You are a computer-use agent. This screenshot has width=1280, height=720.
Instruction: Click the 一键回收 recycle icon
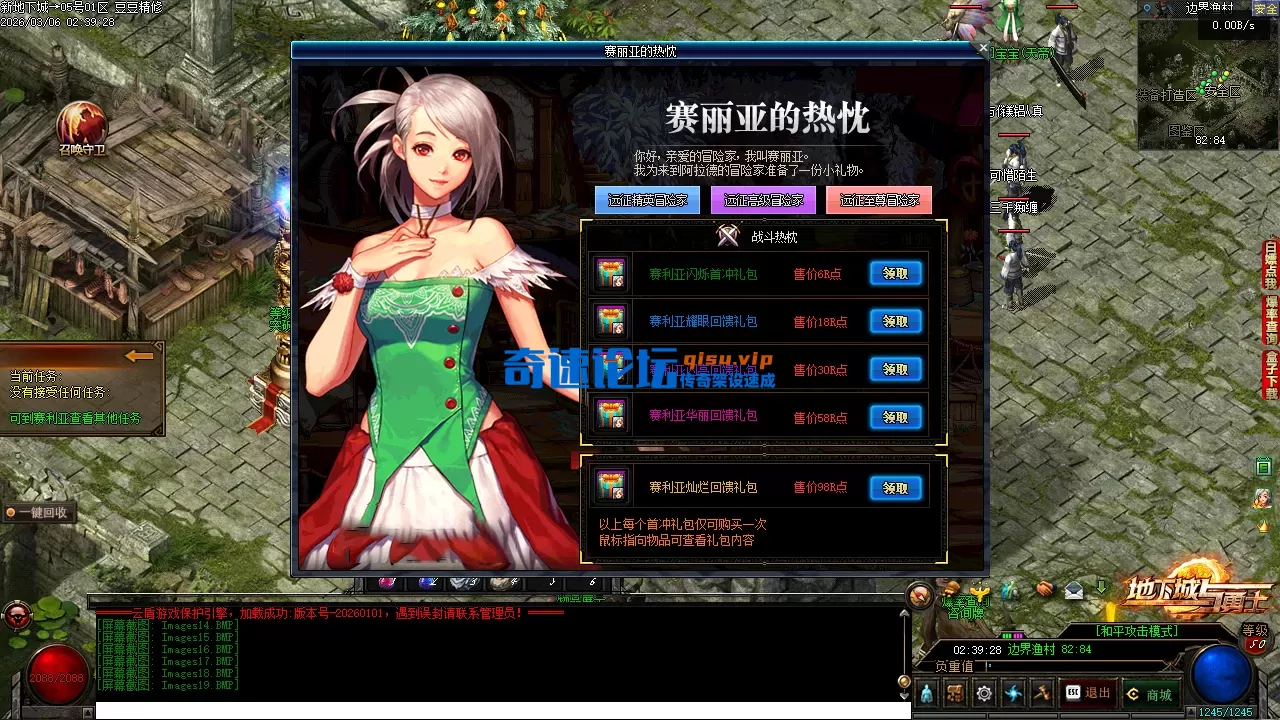point(42,512)
